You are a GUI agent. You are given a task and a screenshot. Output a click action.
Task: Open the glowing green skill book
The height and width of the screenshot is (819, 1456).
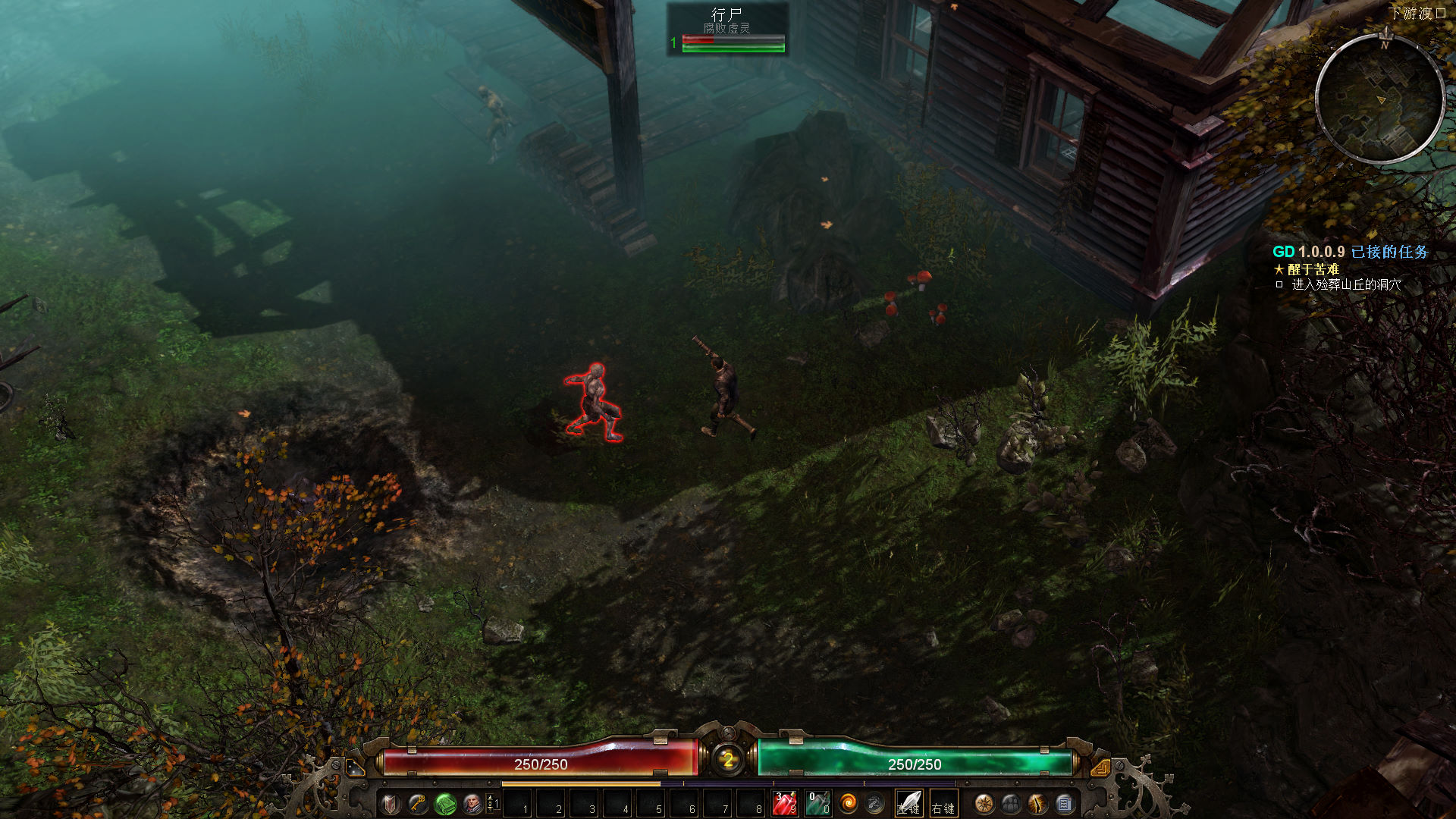pos(445,804)
